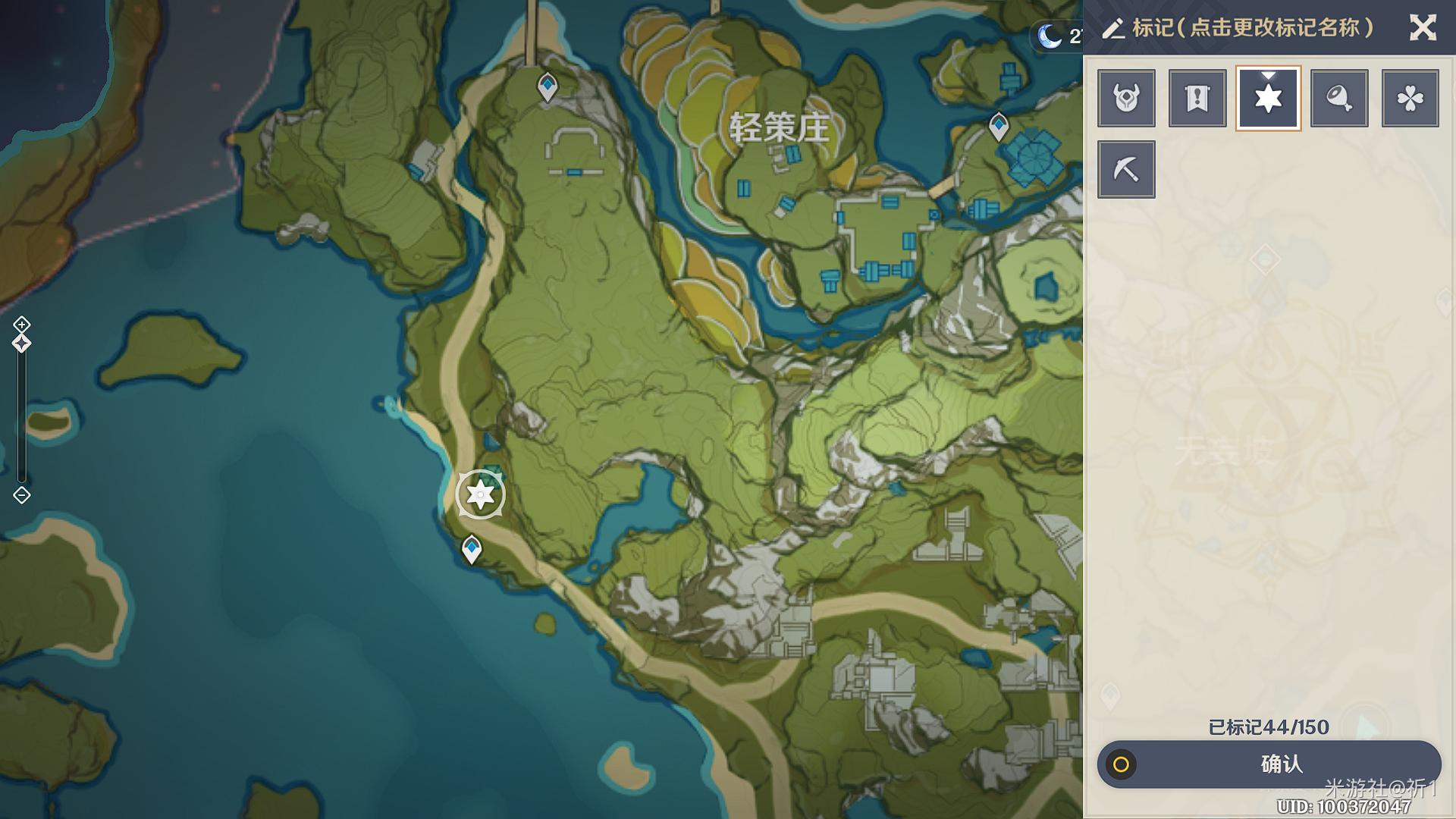Zoom out the map with minus button
1456x819 pixels.
coord(21,495)
